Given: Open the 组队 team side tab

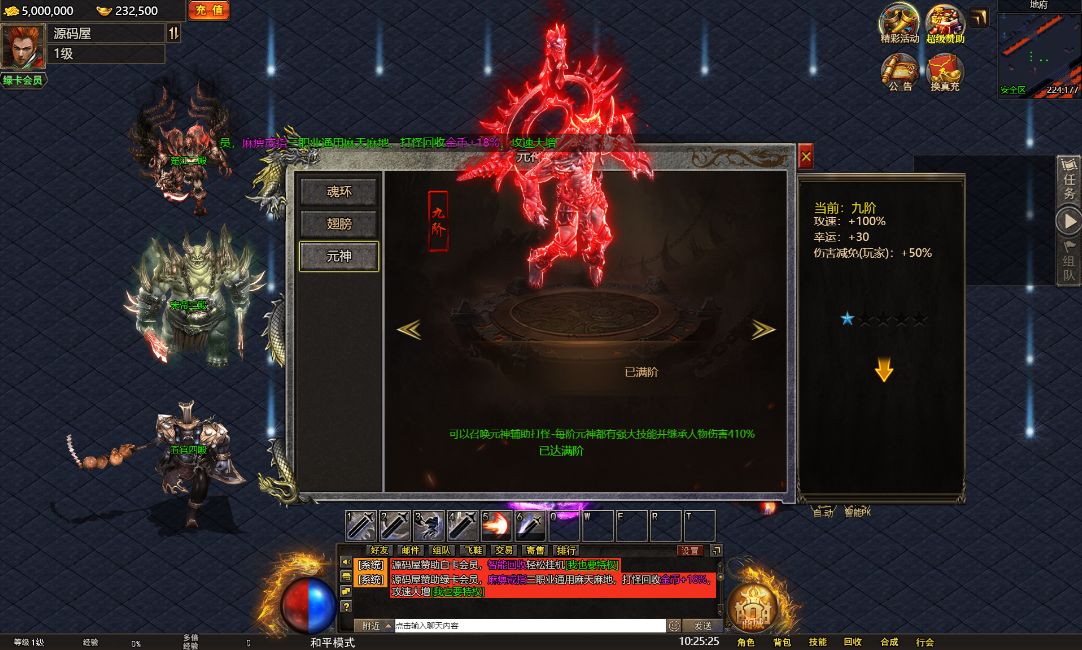Looking at the screenshot, I should (x=1069, y=262).
